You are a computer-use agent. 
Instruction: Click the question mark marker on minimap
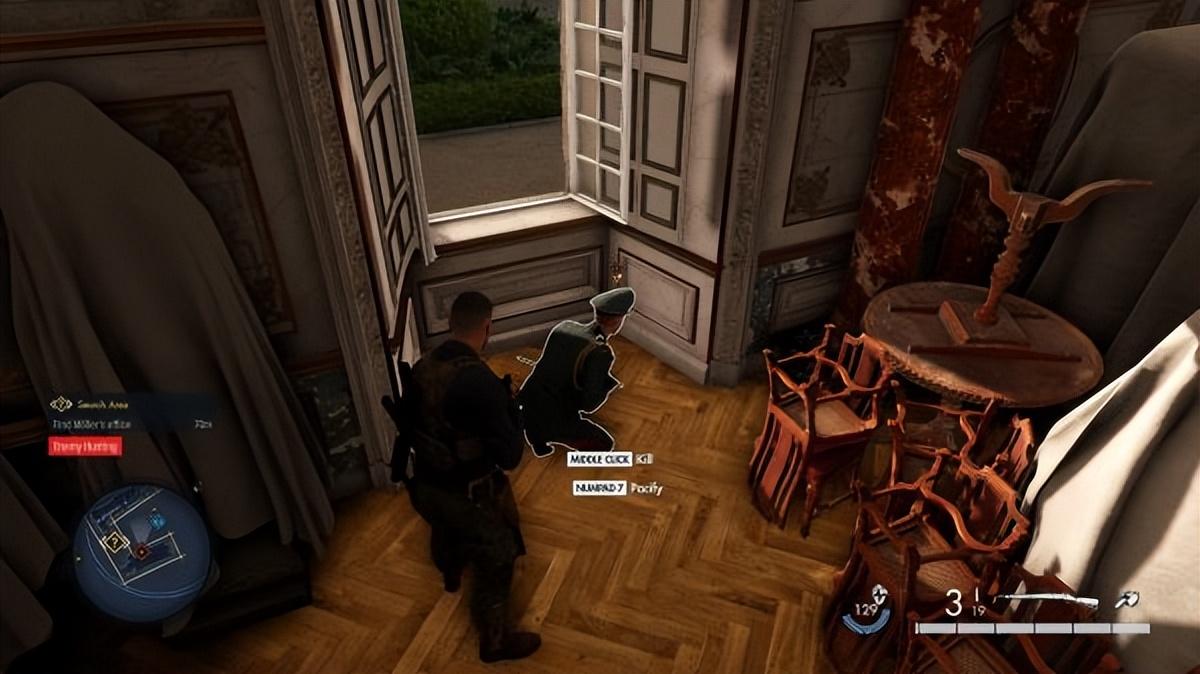coord(115,542)
